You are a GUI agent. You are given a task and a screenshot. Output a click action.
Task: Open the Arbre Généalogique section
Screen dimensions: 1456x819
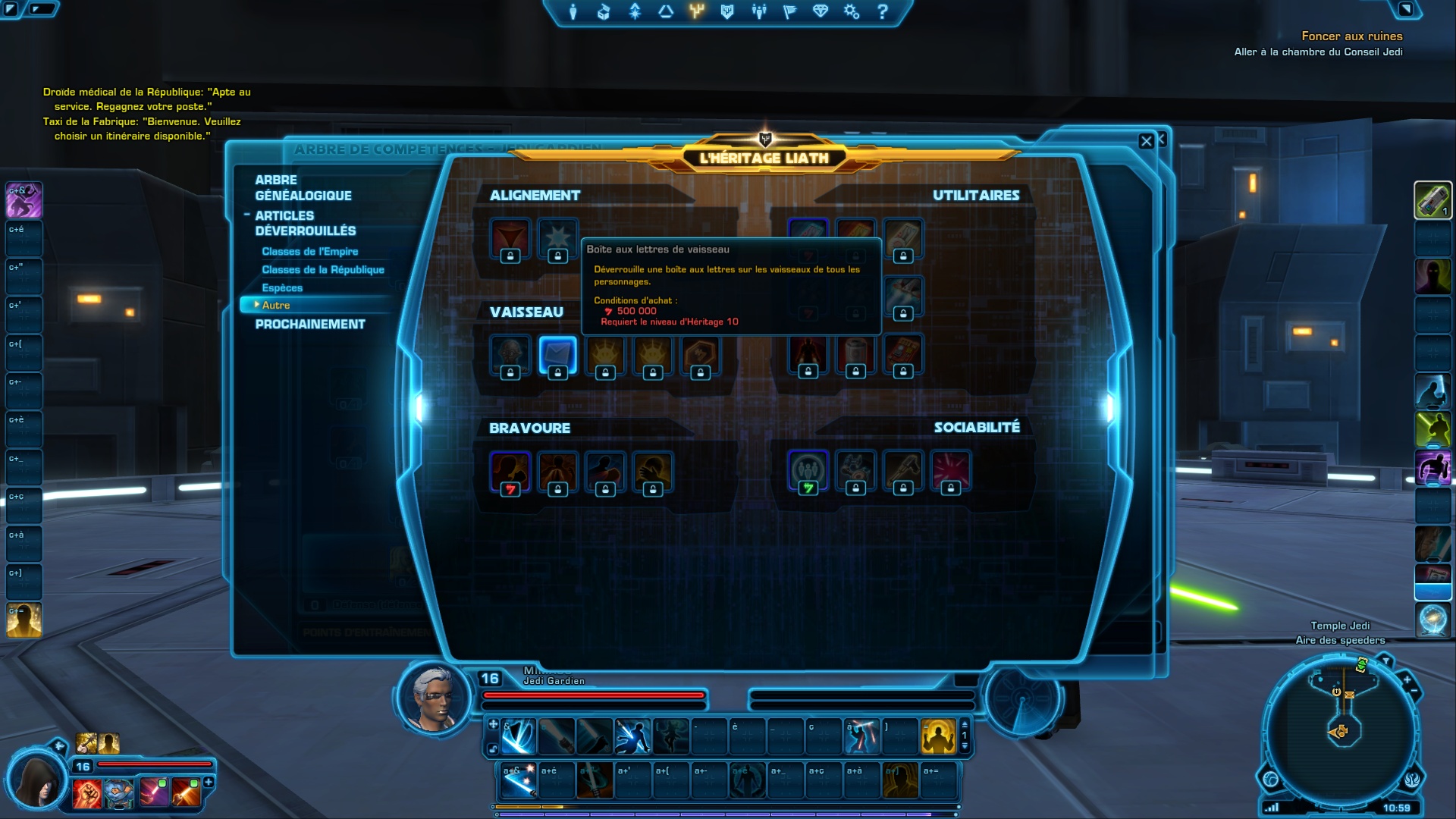(x=303, y=187)
